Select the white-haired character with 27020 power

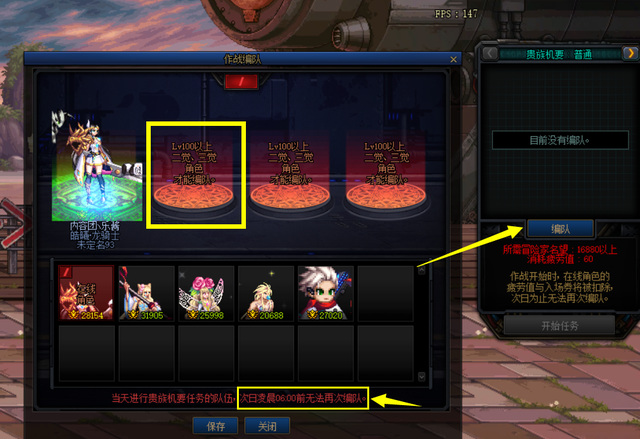click(x=325, y=293)
